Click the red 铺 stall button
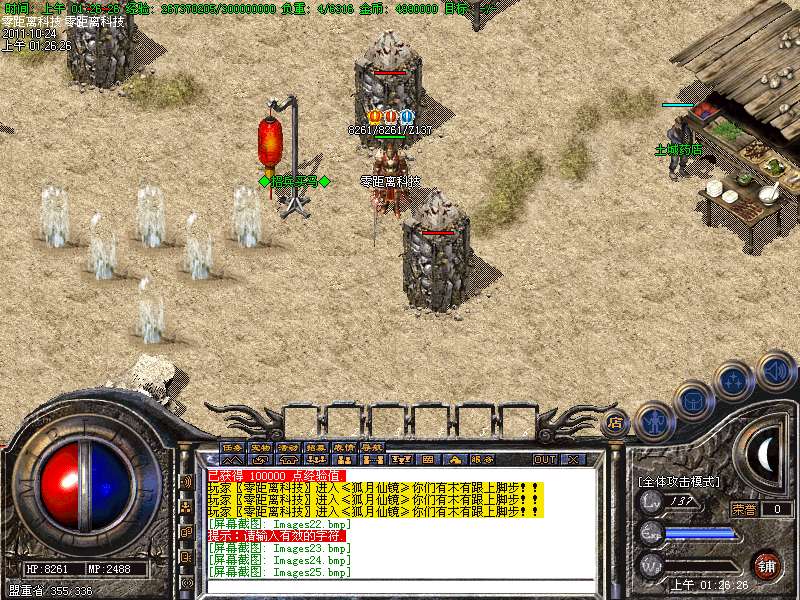Screen dimensions: 800x600 point(767,564)
